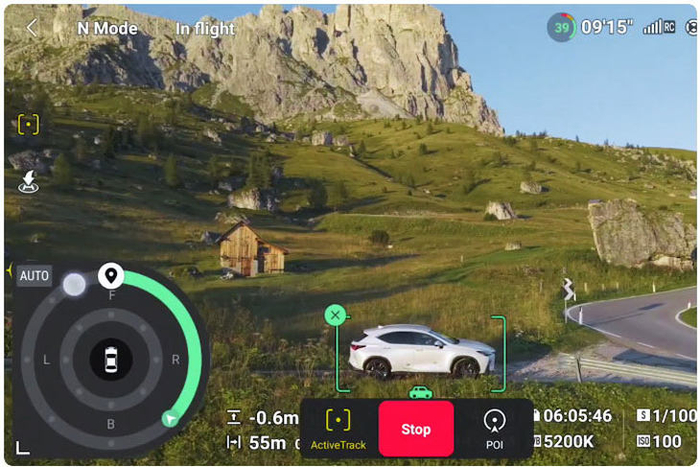Open the battery level indicator showing 39
700x467 pixels.
(x=561, y=27)
